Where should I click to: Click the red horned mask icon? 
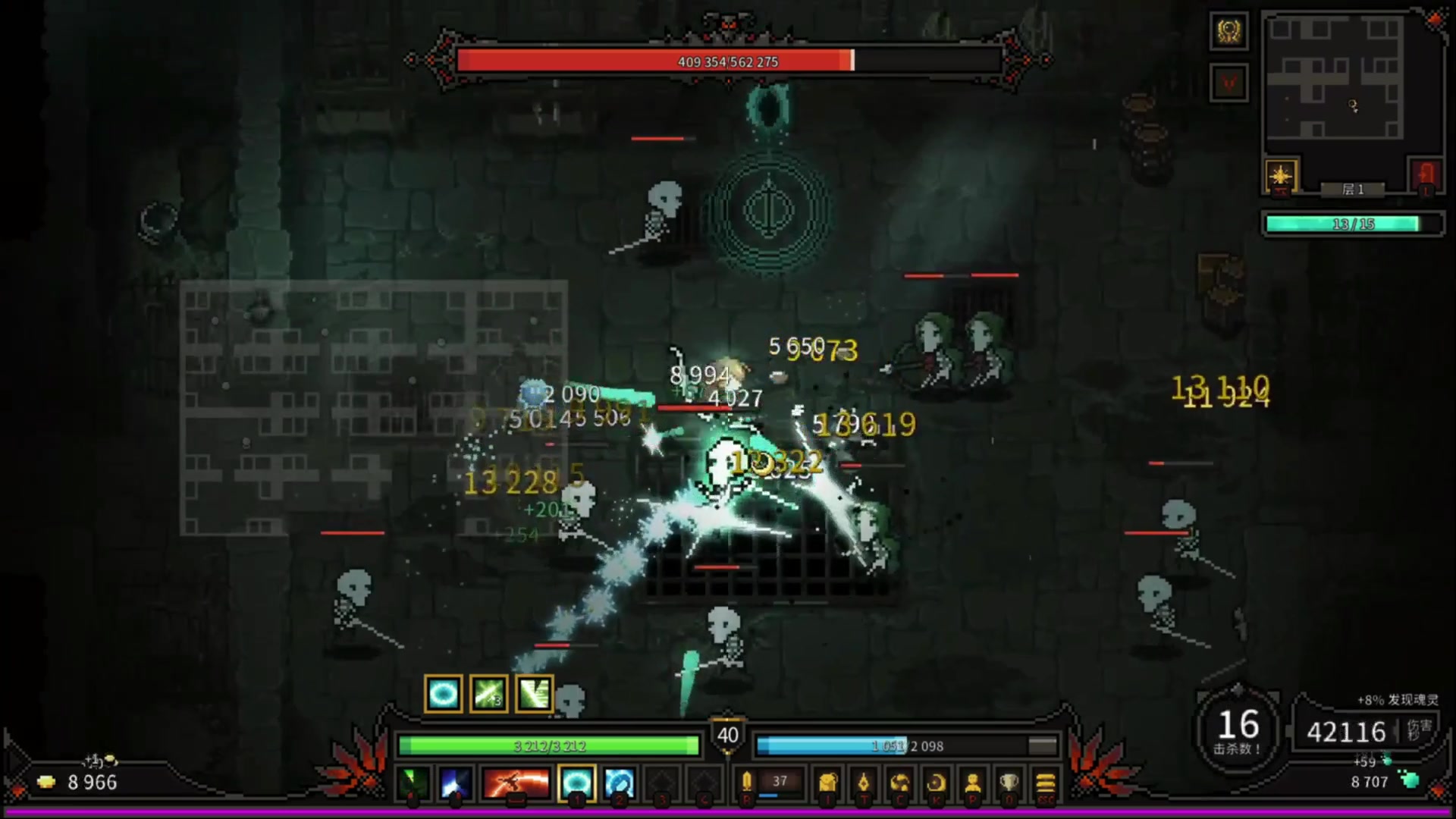[x=1228, y=82]
